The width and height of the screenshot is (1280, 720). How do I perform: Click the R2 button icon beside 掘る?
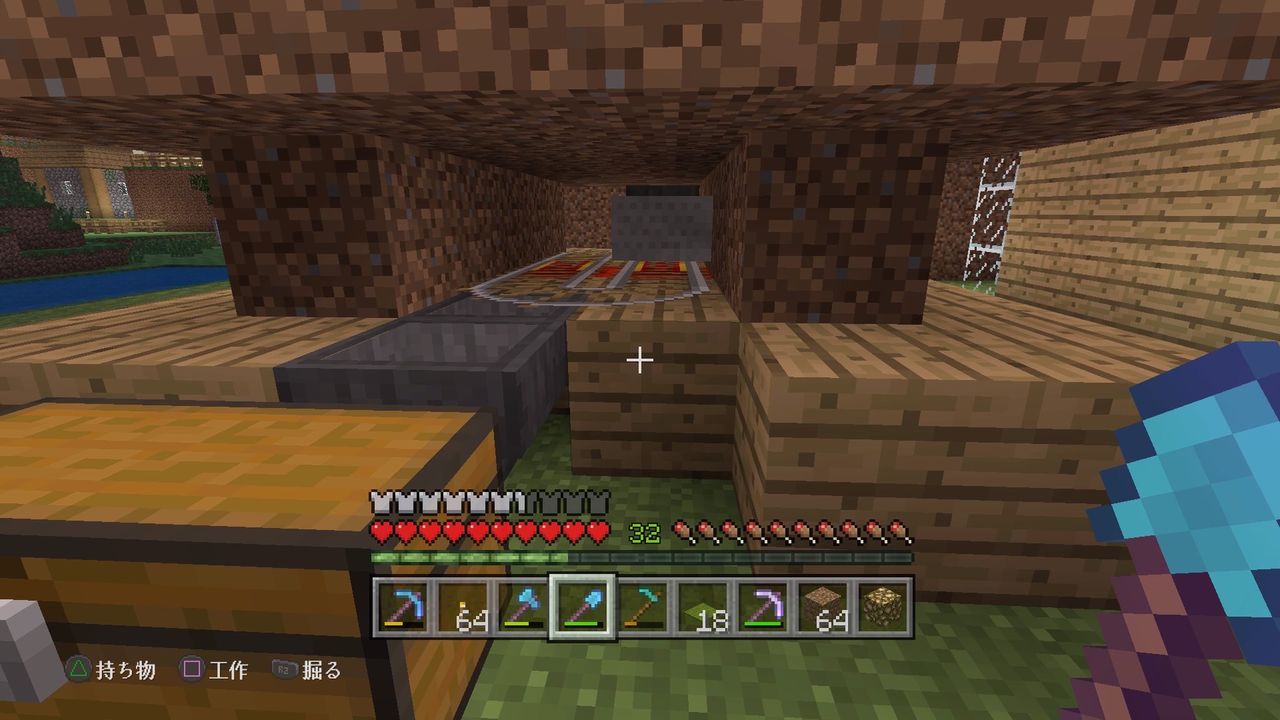click(x=284, y=667)
